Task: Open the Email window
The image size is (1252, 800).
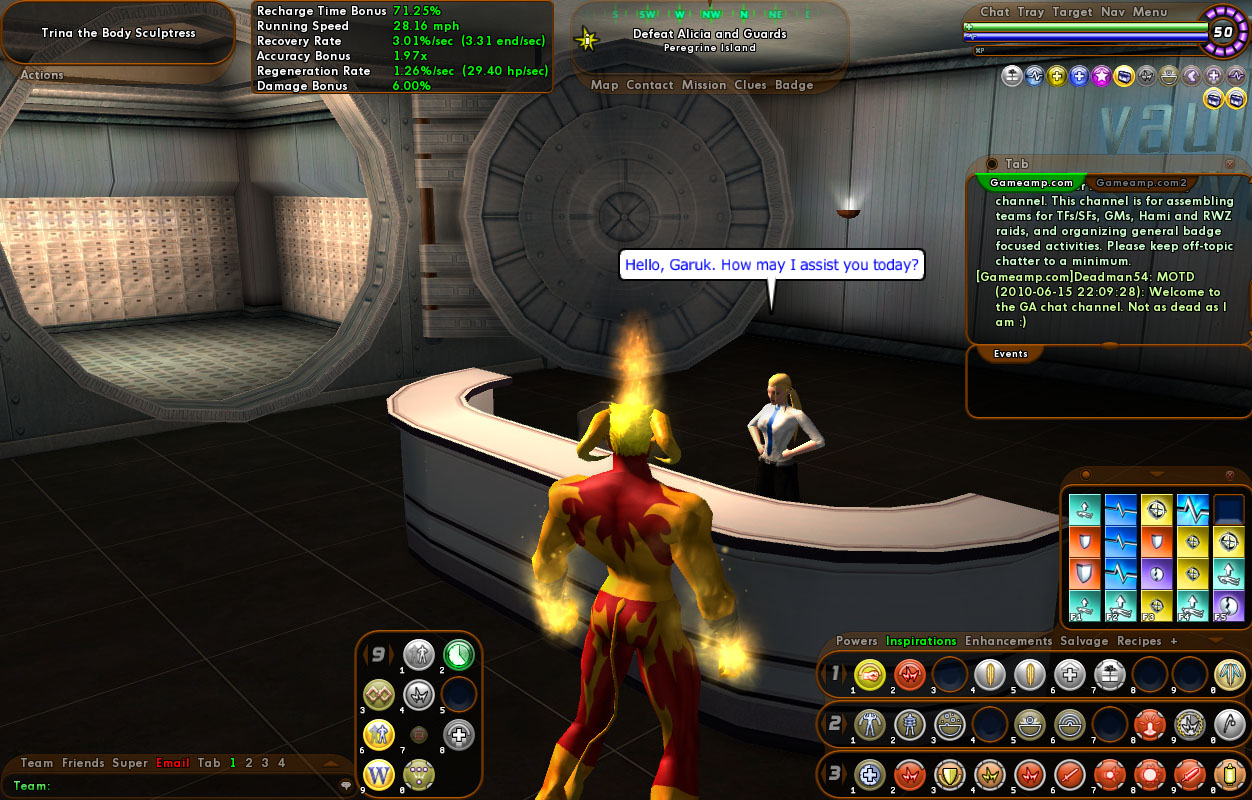Action: pos(173,763)
